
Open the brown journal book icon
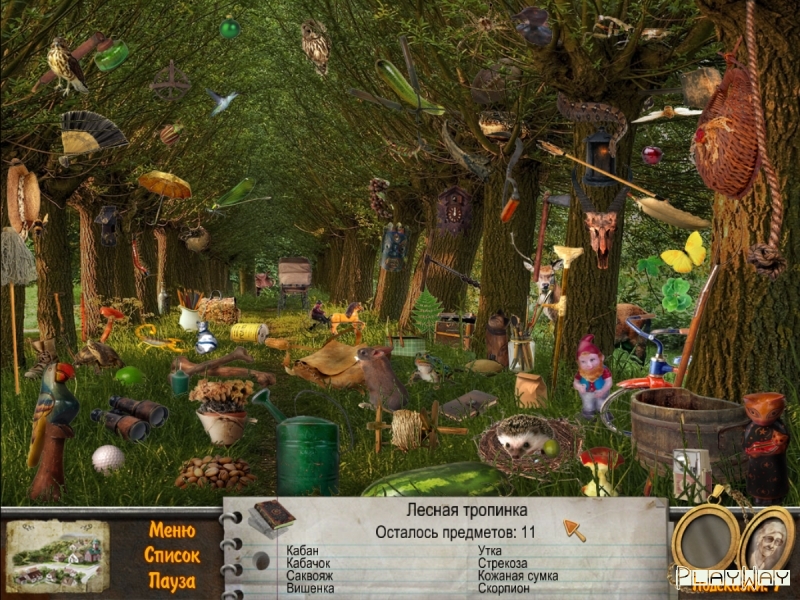pyautogui.click(x=273, y=515)
